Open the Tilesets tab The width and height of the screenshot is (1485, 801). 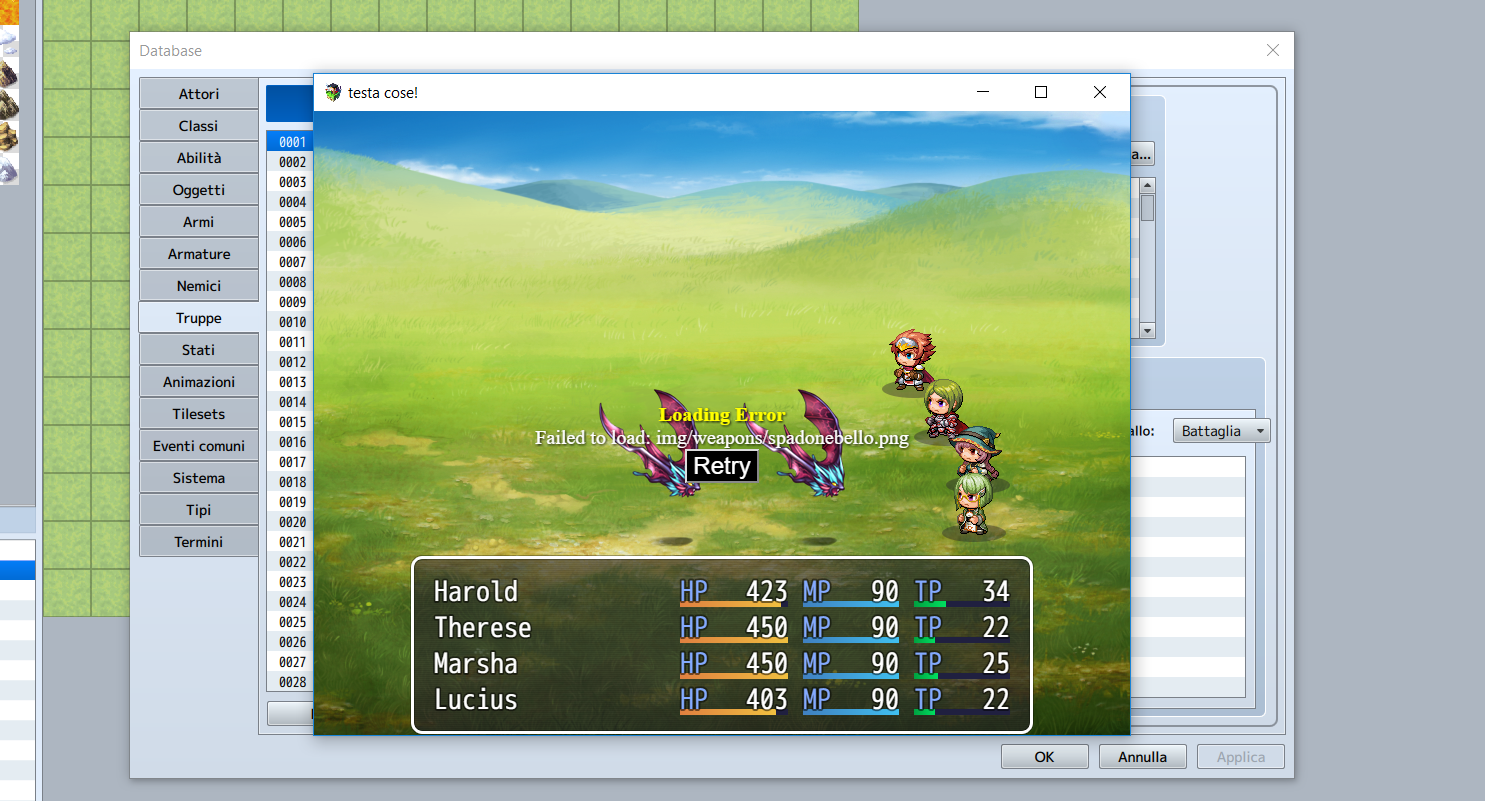click(199, 414)
